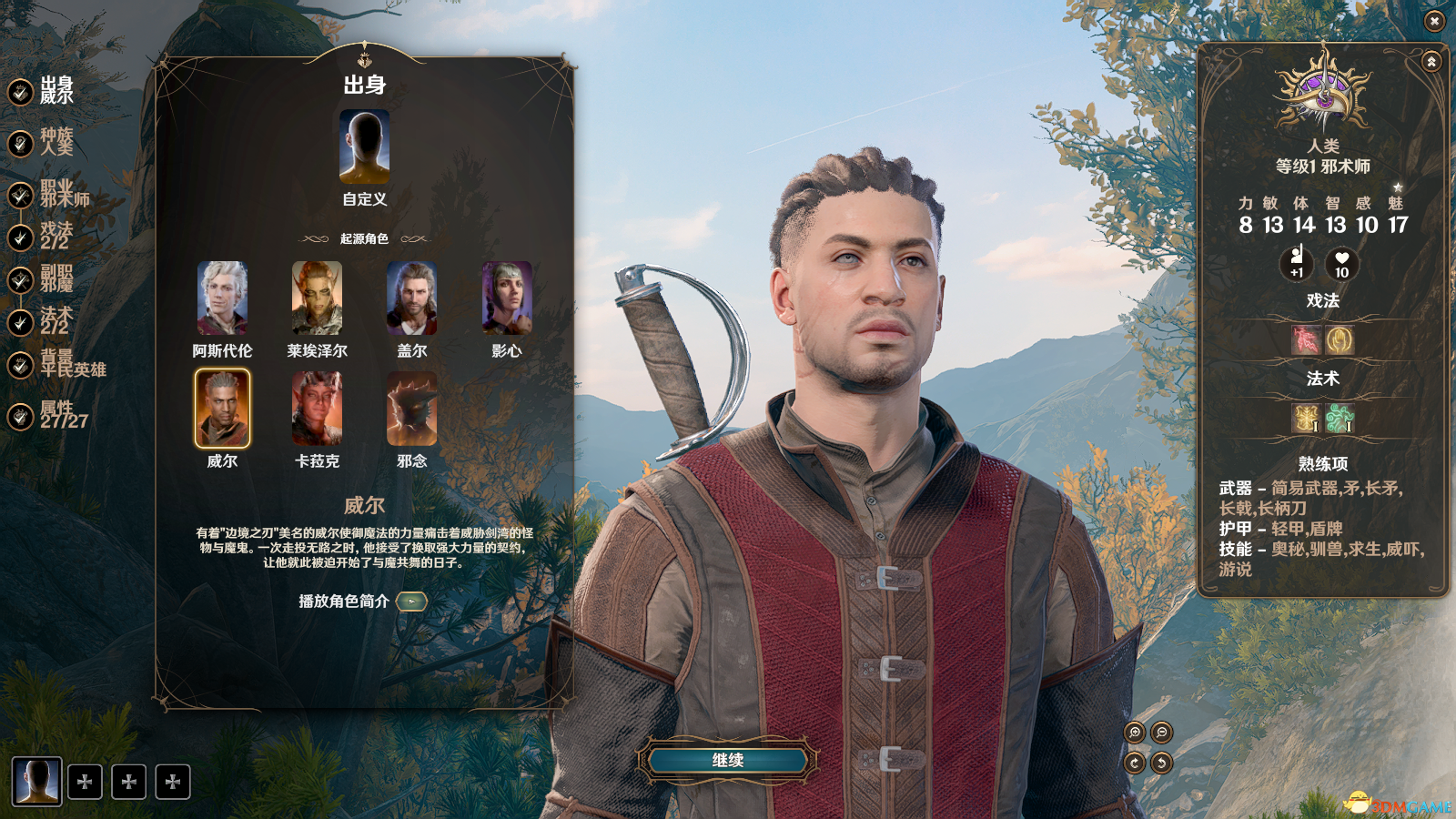Pick origin character 莱埃泽尔

click(317, 298)
